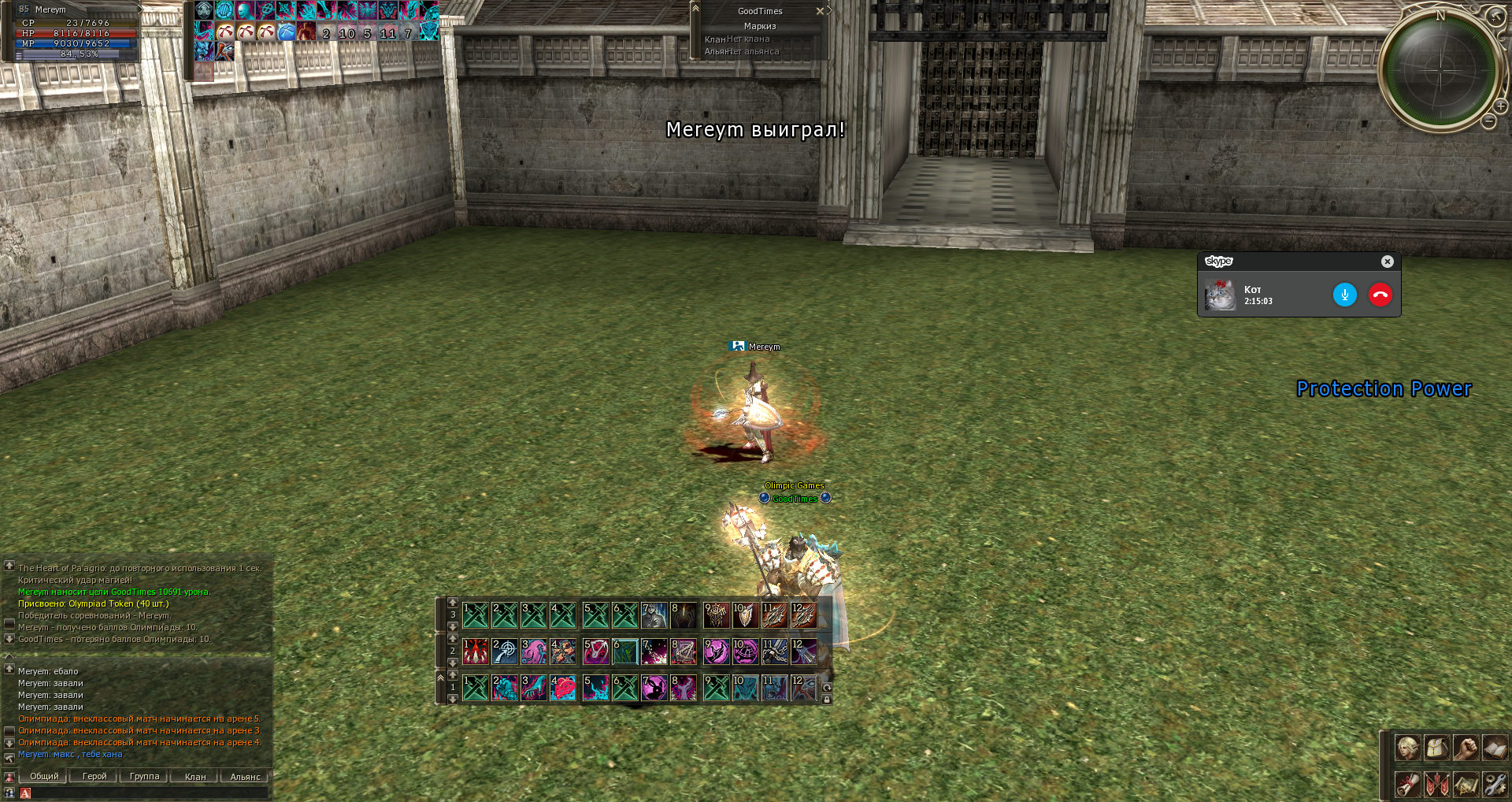This screenshot has height=802, width=1512.
Task: Open the open-book skills icon
Action: [x=1495, y=747]
